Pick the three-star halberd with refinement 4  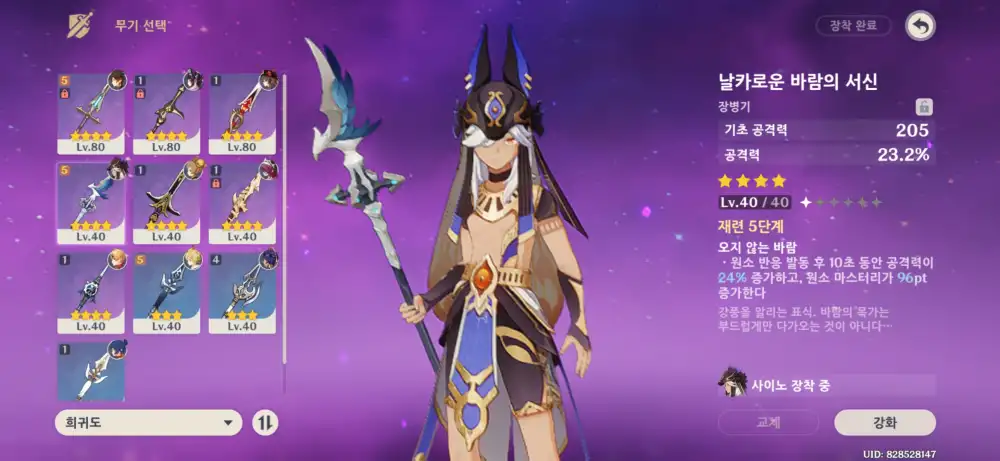[242, 292]
